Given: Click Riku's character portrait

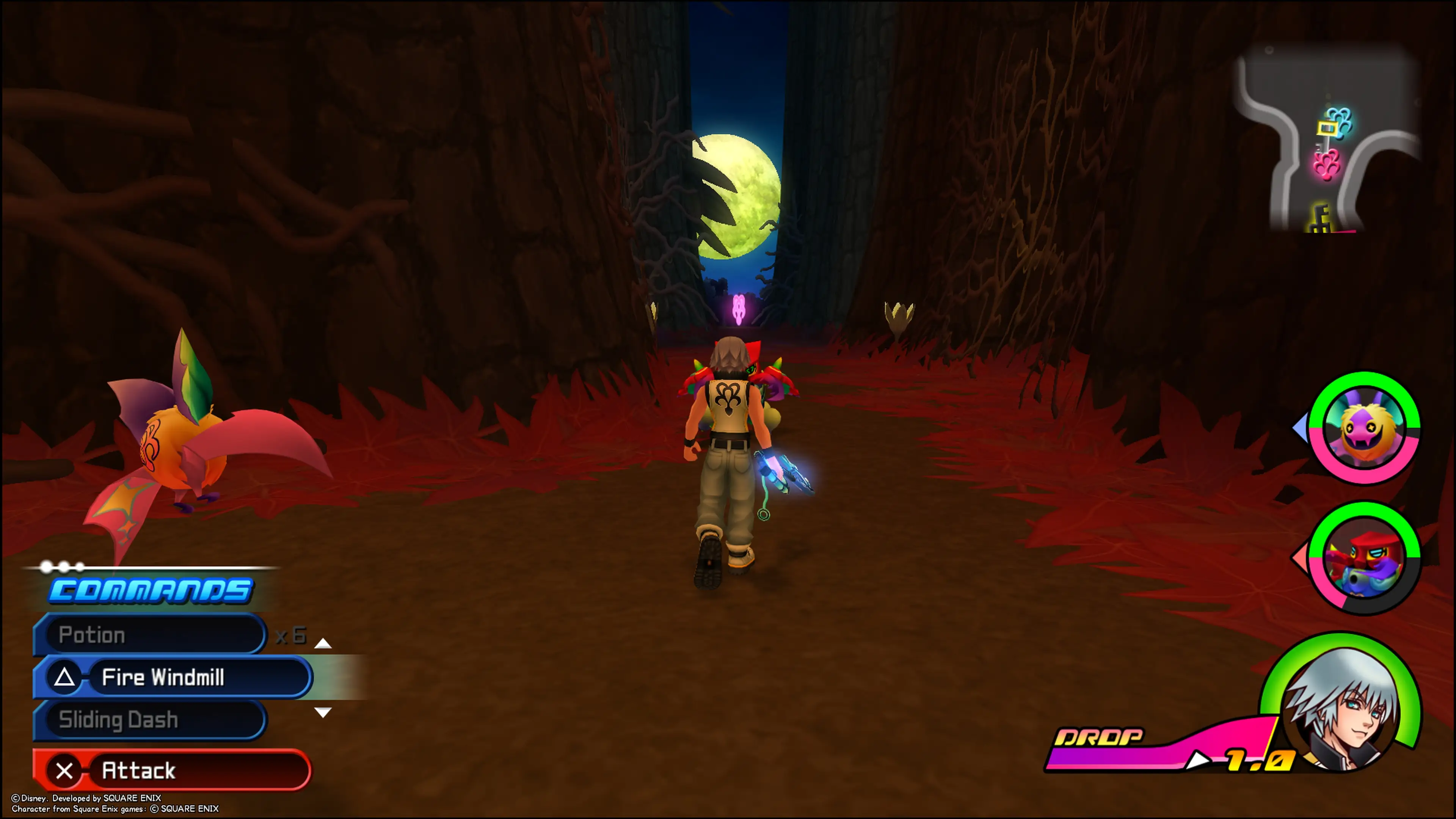Looking at the screenshot, I should 1342,706.
